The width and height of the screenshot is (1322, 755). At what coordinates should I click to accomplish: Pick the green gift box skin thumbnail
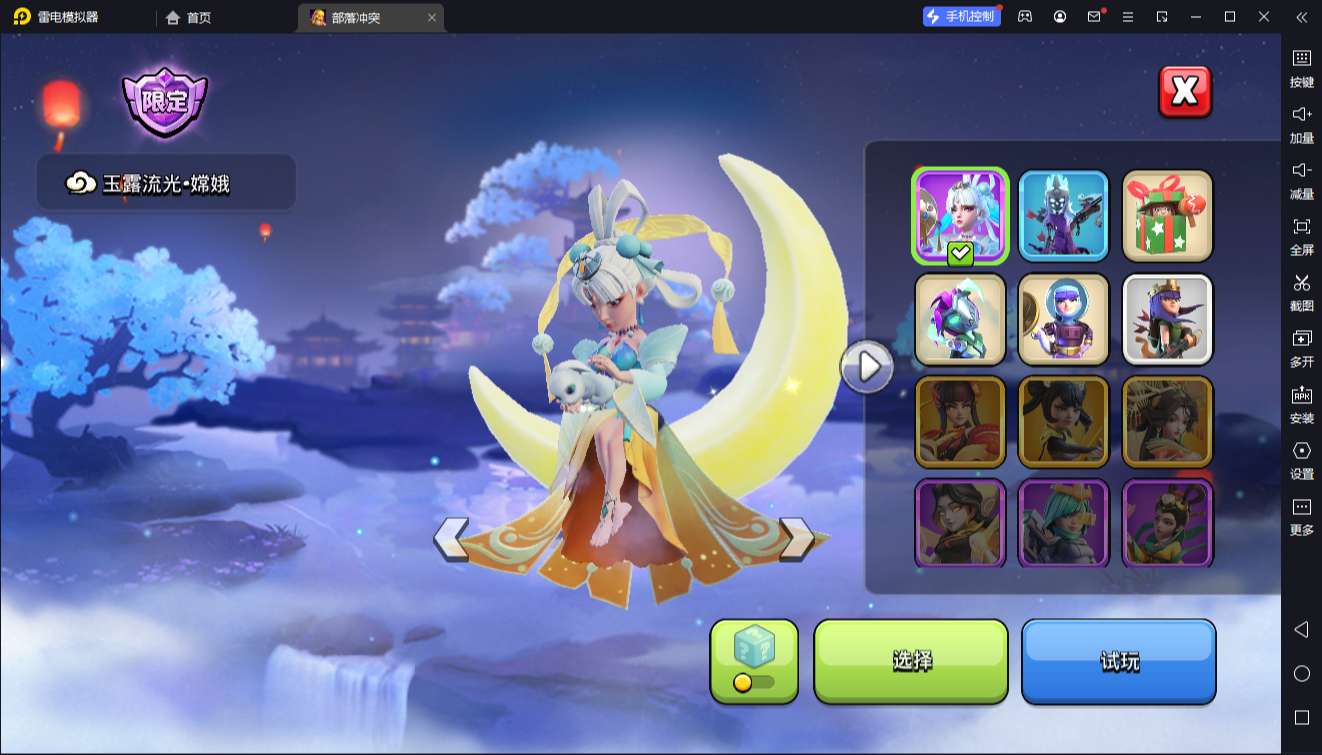point(1167,215)
